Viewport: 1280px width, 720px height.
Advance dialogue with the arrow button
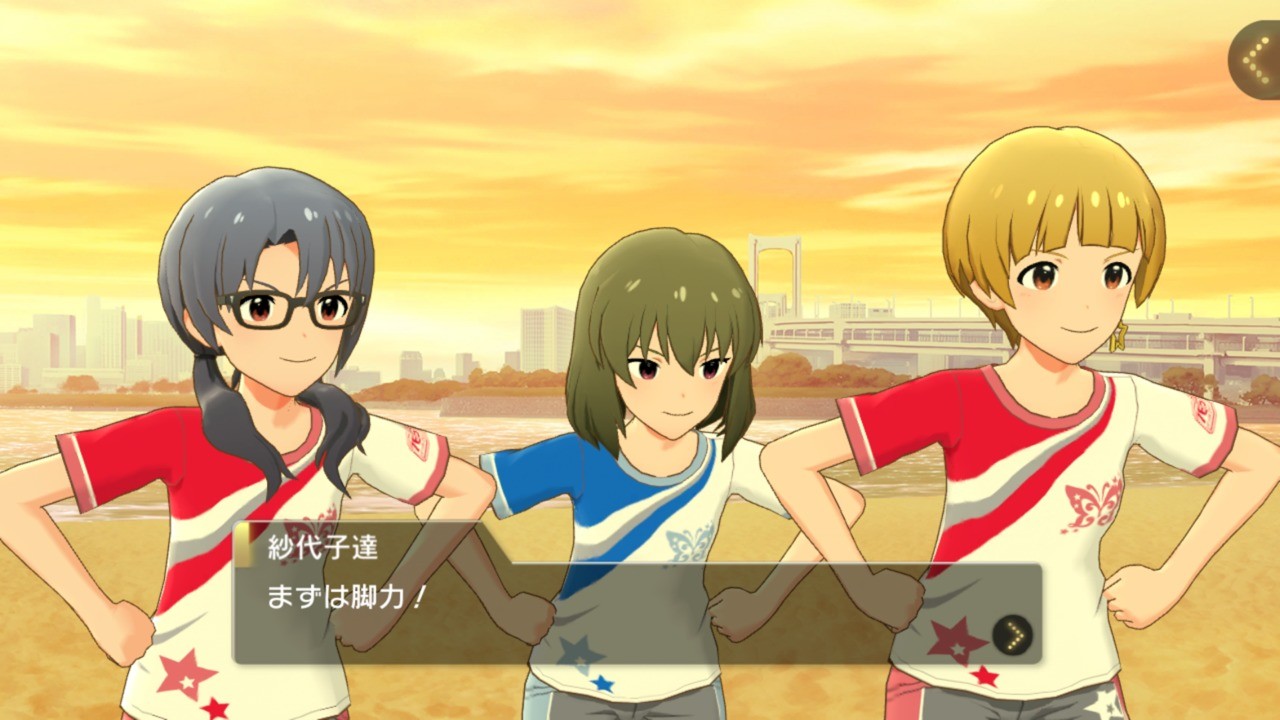click(1012, 634)
